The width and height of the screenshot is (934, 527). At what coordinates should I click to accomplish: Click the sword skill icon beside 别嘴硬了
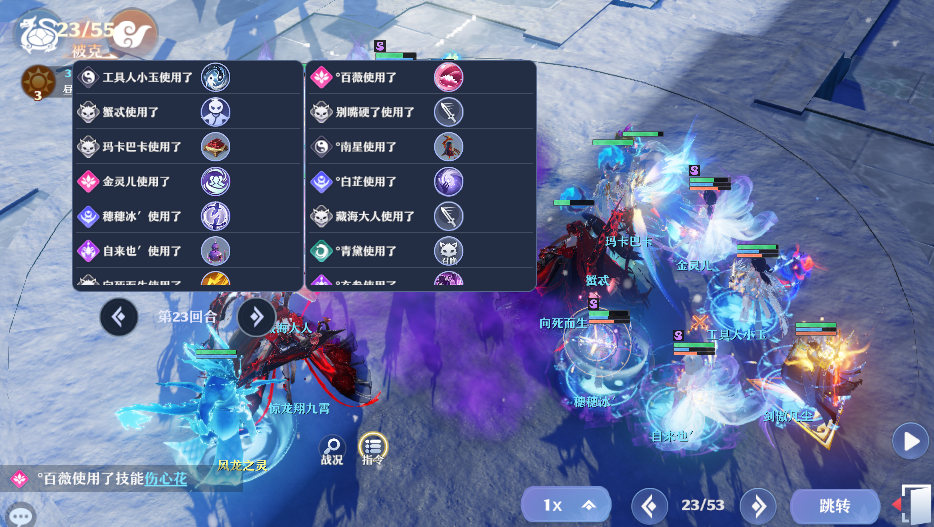click(x=448, y=112)
